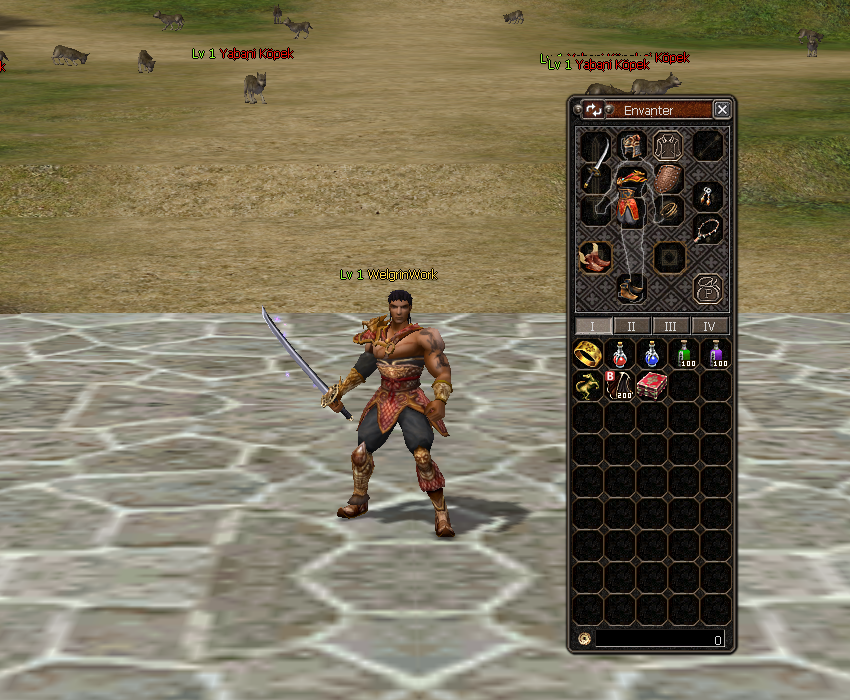Select the dark cape item marked B
This screenshot has width=850, height=700.
[x=620, y=386]
